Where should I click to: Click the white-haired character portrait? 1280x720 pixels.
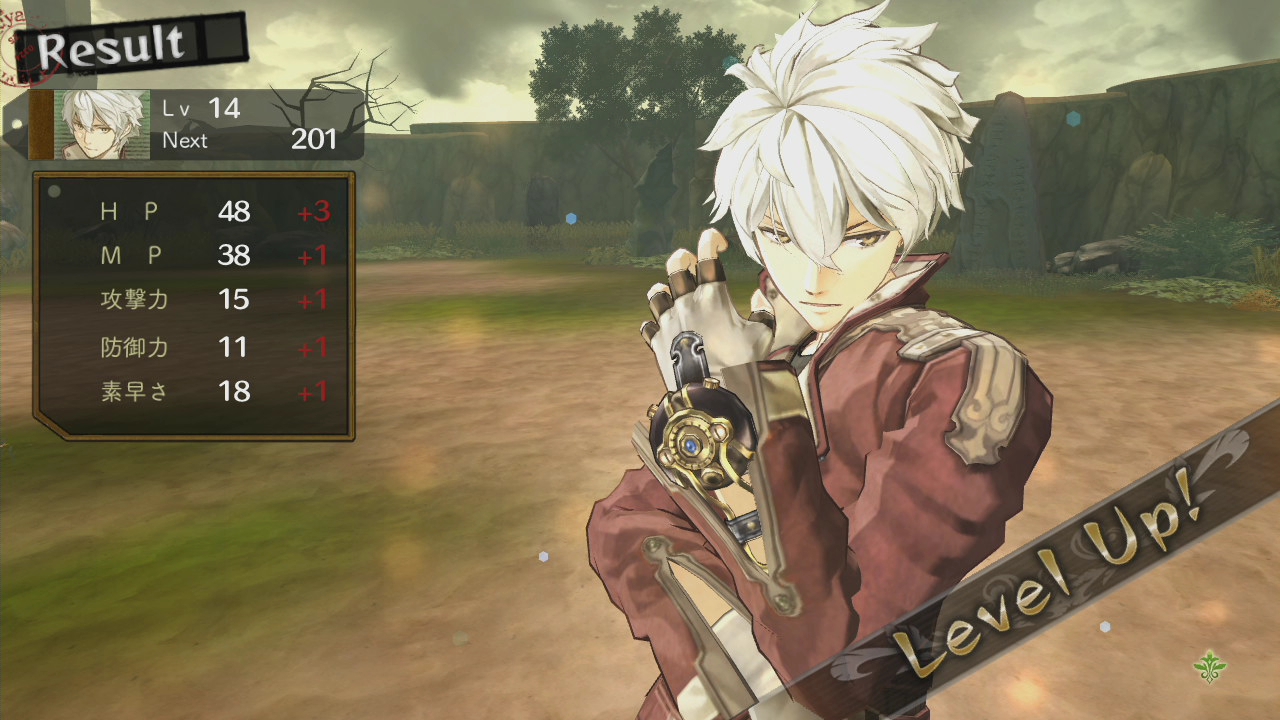pos(102,125)
